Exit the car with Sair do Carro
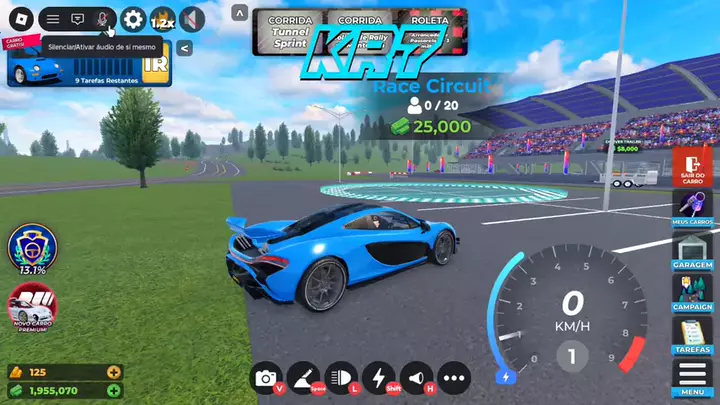This screenshot has width=720, height=405. pos(690,168)
